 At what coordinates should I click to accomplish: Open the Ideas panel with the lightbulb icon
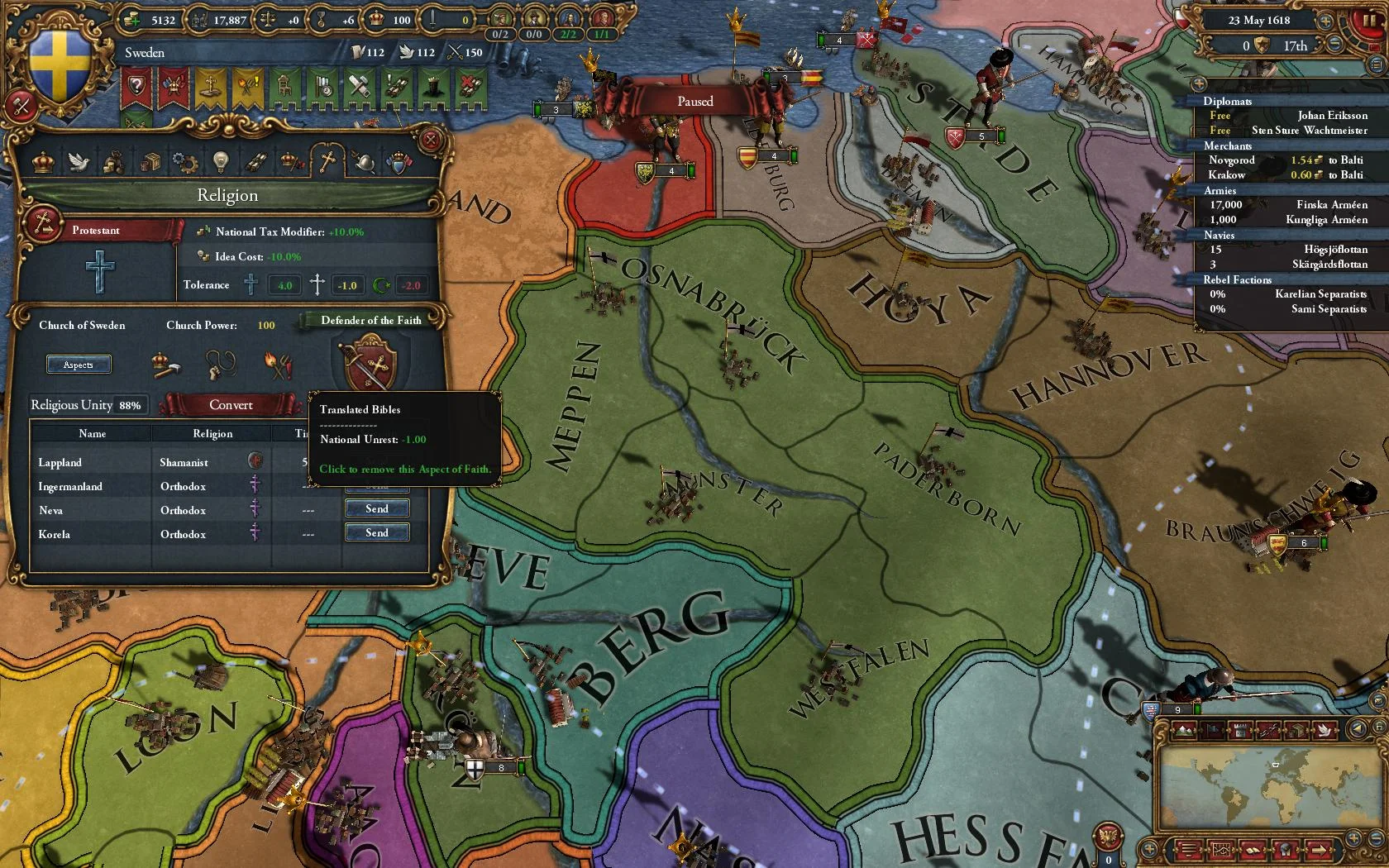click(222, 163)
